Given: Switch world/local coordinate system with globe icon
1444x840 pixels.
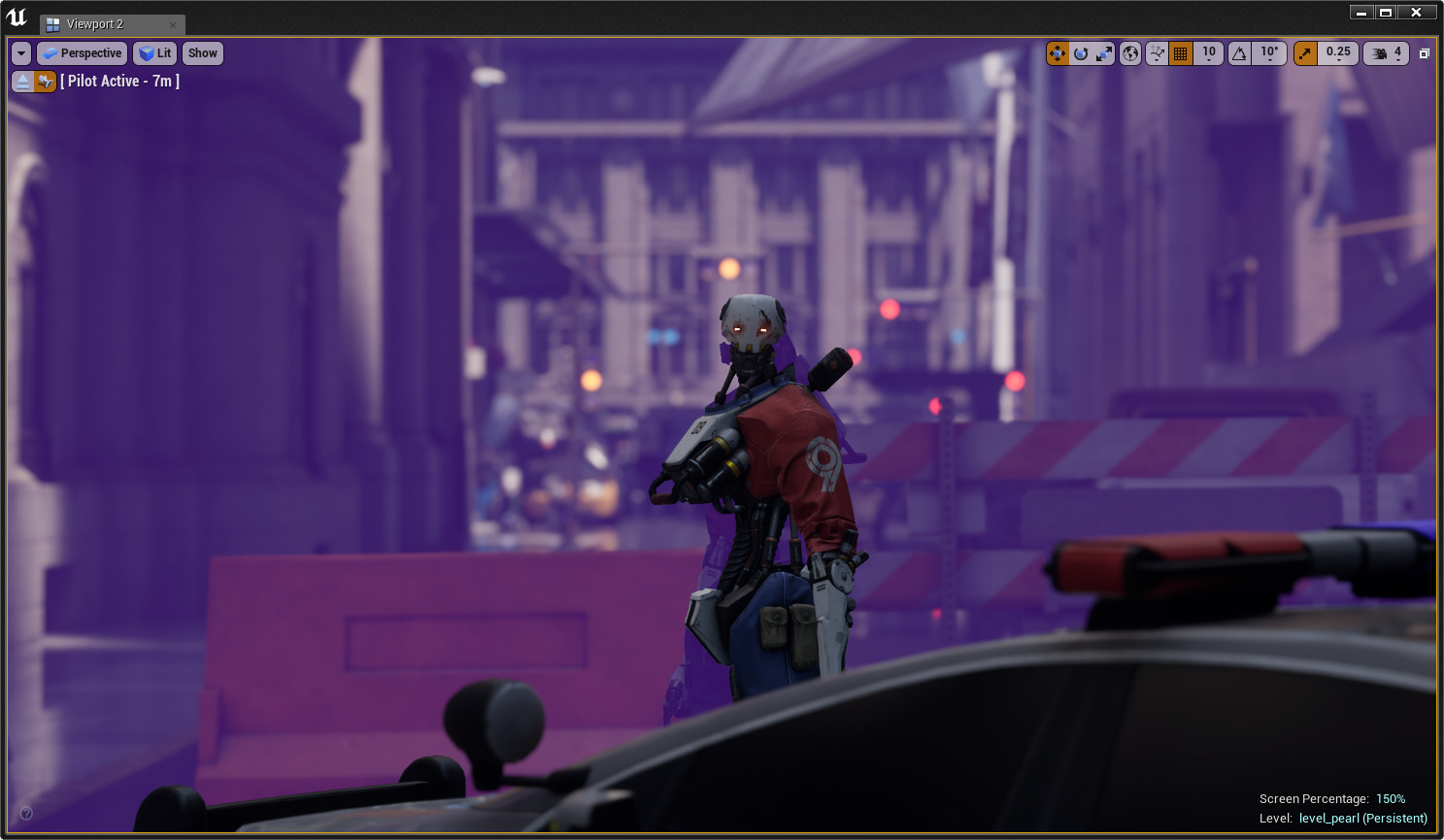Looking at the screenshot, I should [1129, 52].
